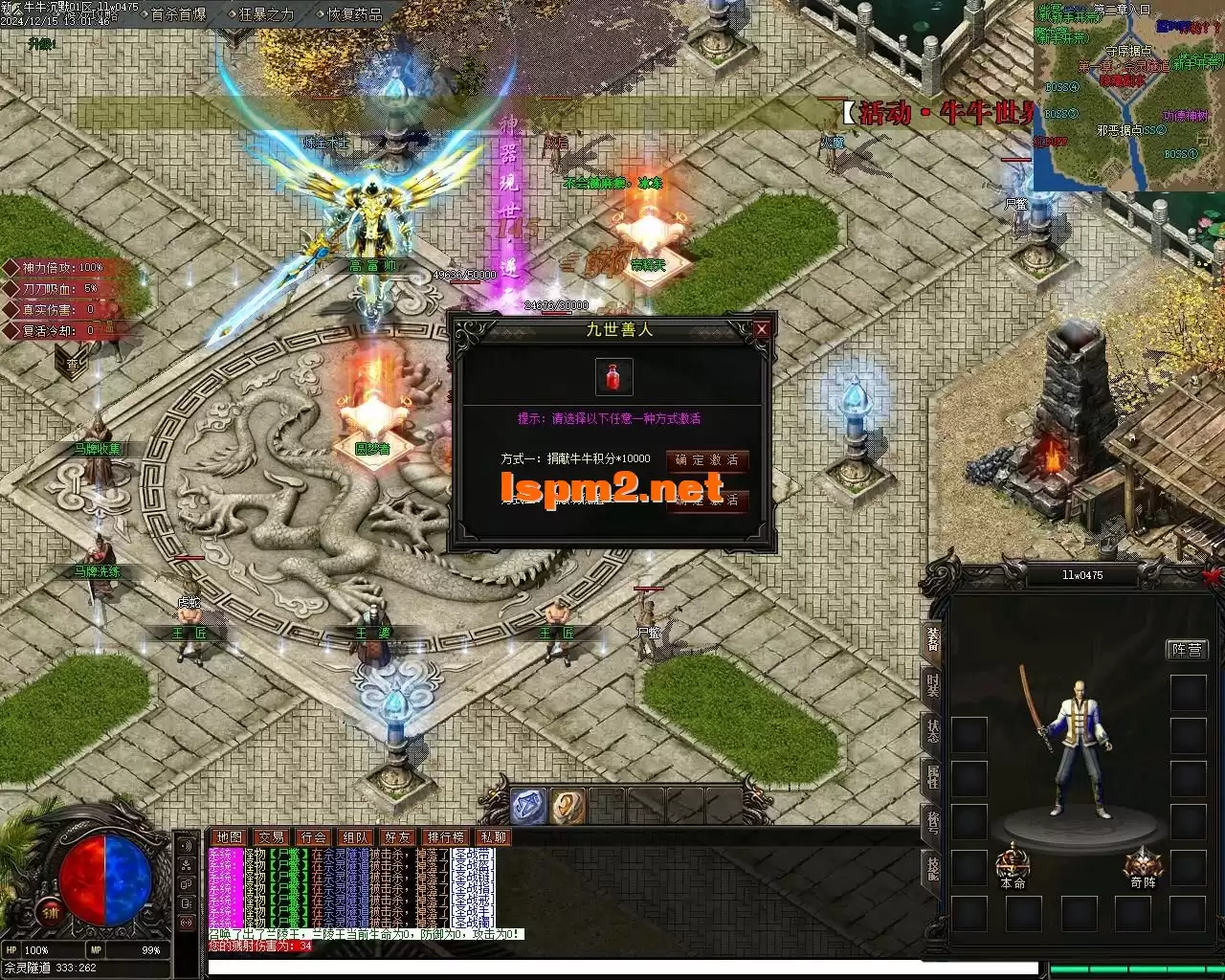Open 私聊 private chat
Viewport: 1225px width, 980px height.
pyautogui.click(x=494, y=837)
